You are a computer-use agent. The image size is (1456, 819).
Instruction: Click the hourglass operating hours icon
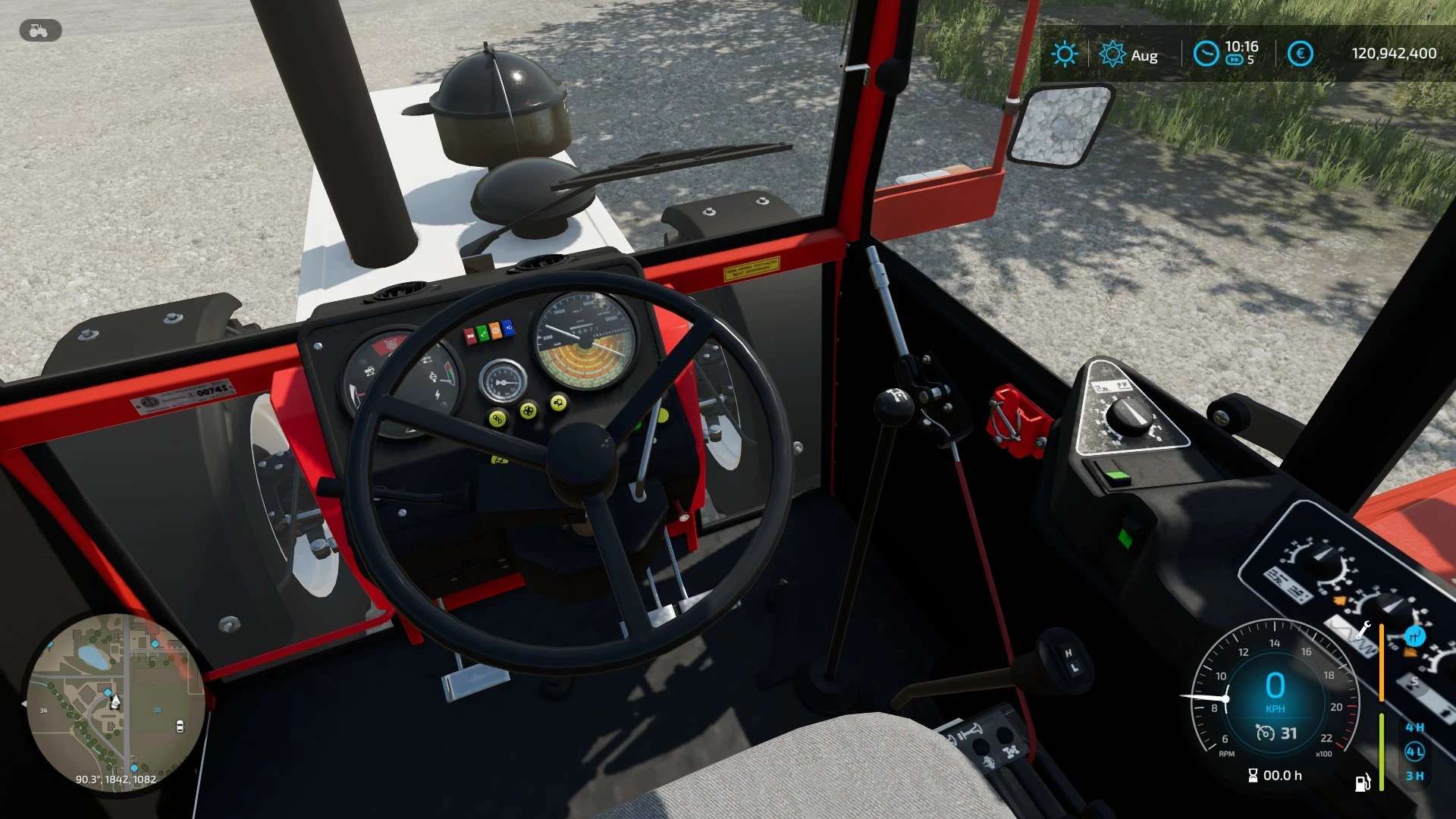click(1253, 775)
